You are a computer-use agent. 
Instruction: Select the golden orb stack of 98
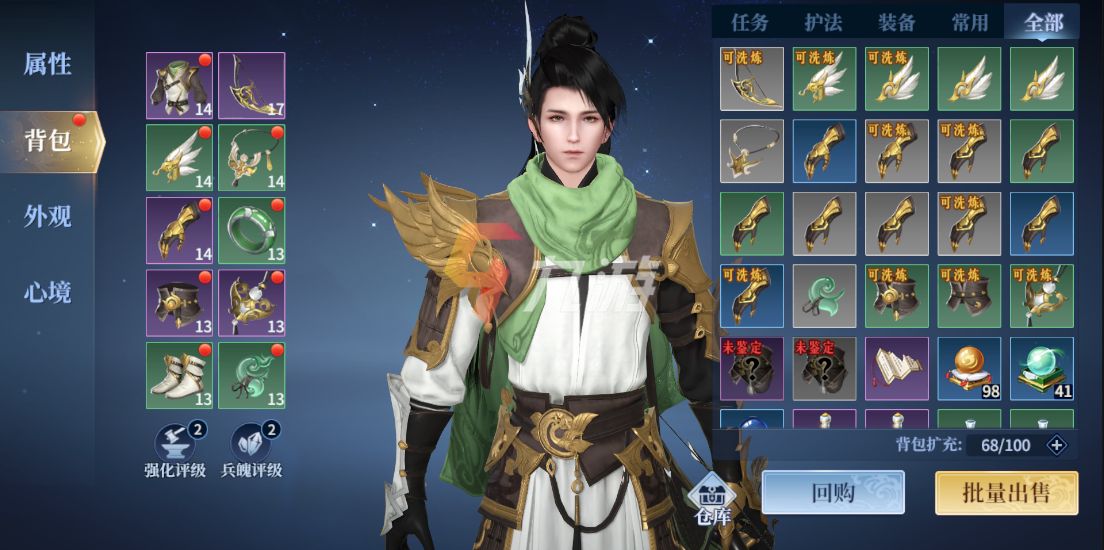(969, 368)
